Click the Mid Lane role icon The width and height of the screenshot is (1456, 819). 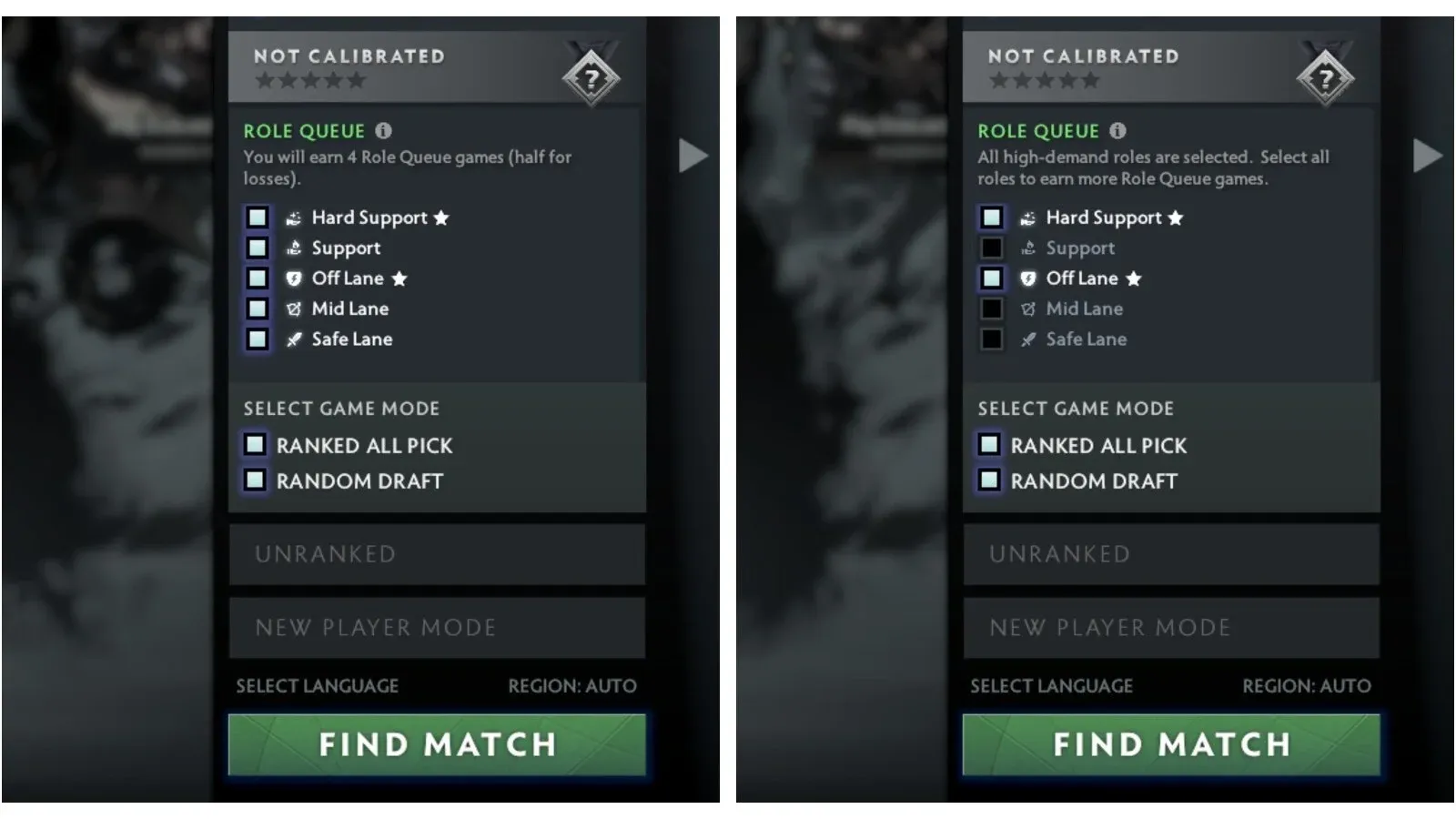[x=291, y=308]
